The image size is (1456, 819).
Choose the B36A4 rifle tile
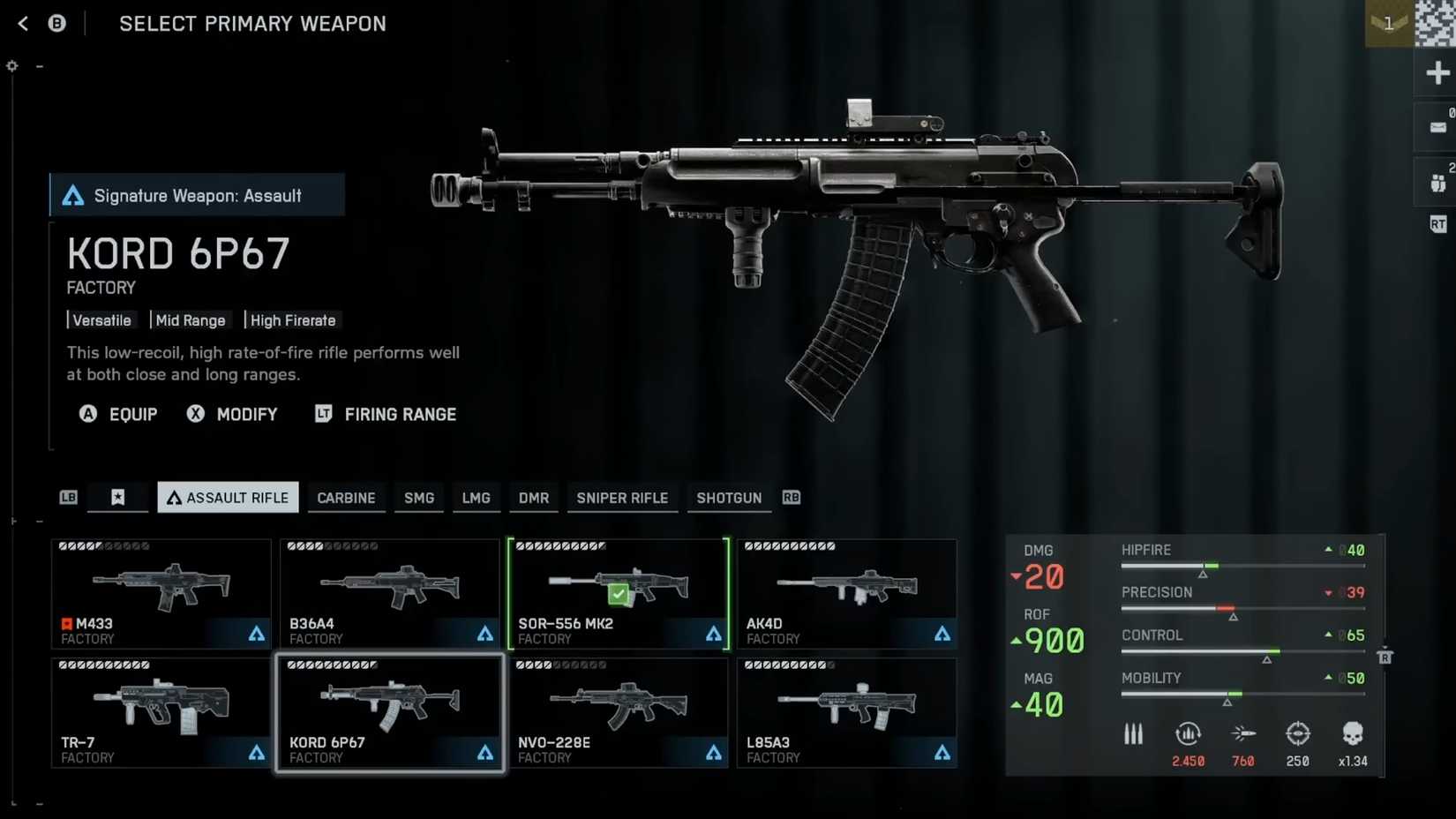tap(390, 594)
